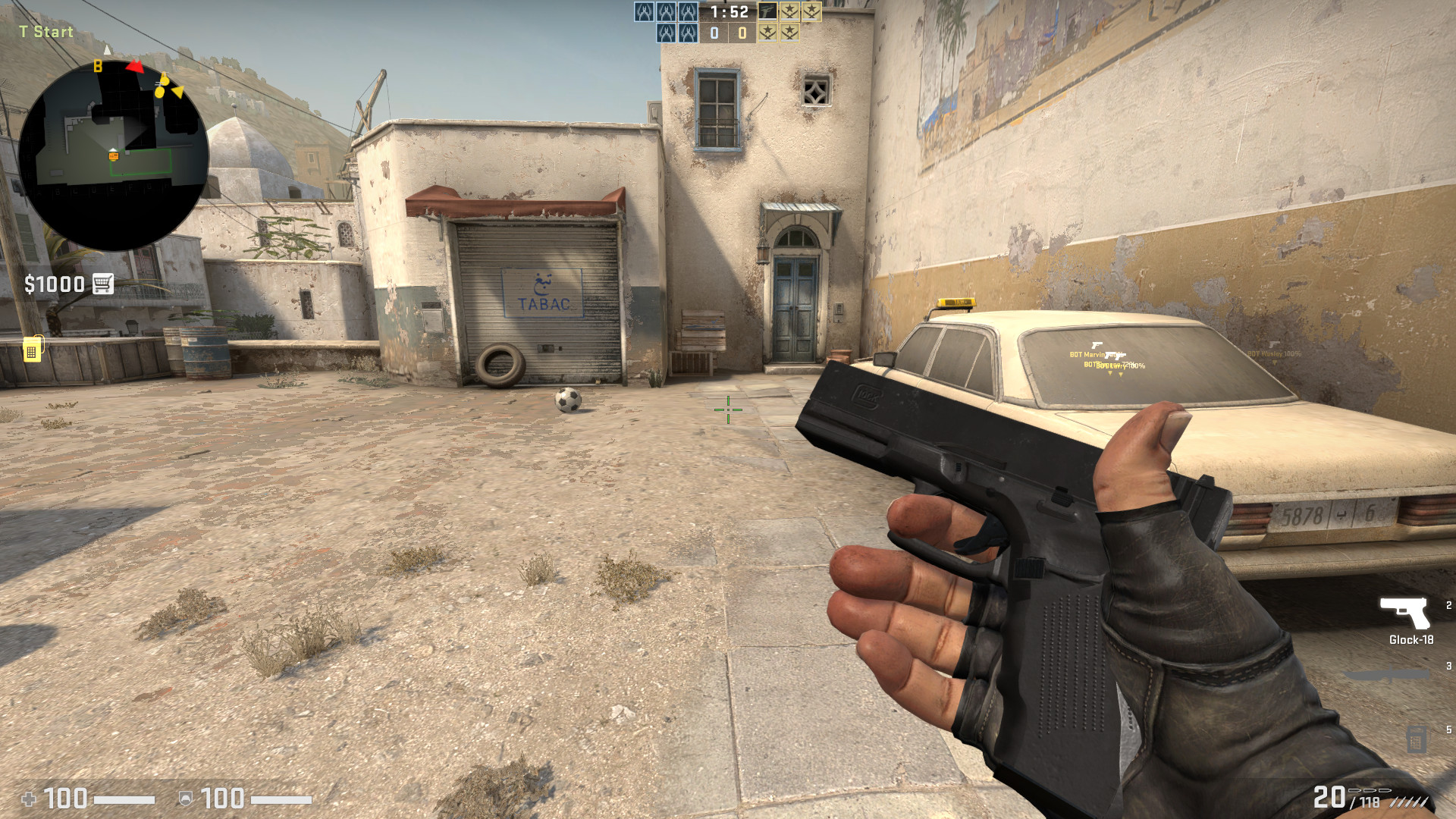Click the T Start location label

(45, 32)
